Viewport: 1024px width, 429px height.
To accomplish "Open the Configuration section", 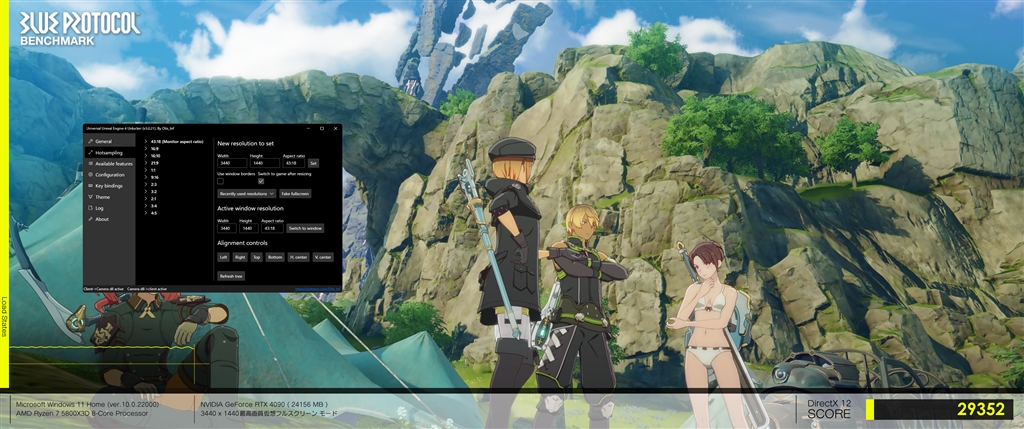I will 109,174.
